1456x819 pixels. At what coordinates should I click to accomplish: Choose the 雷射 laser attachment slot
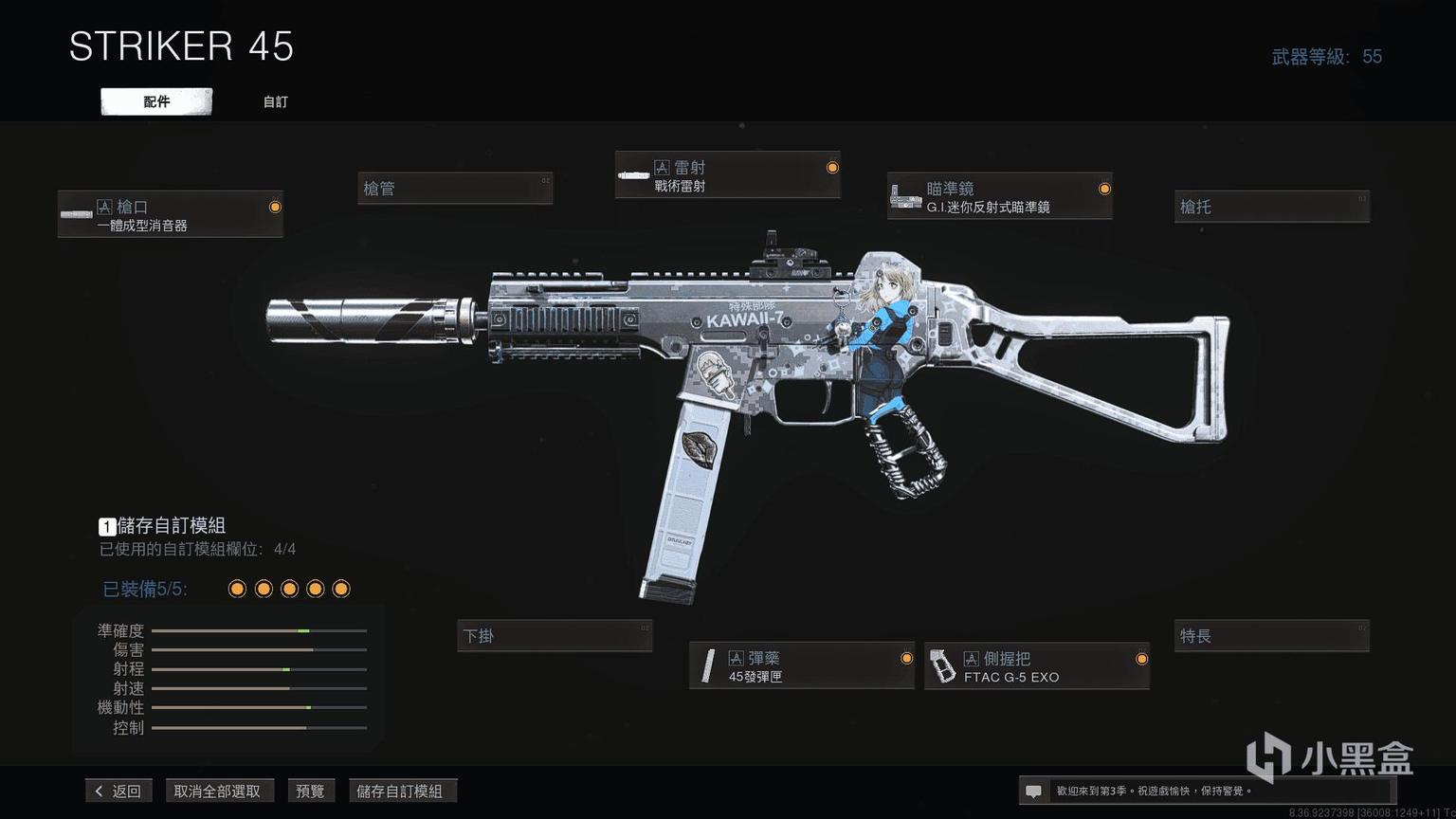(x=727, y=175)
